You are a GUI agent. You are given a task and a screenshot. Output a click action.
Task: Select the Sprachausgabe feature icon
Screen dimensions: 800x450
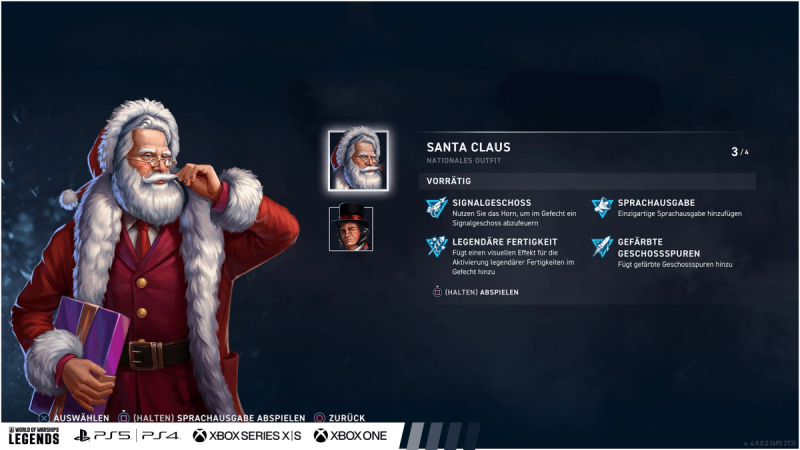click(601, 207)
